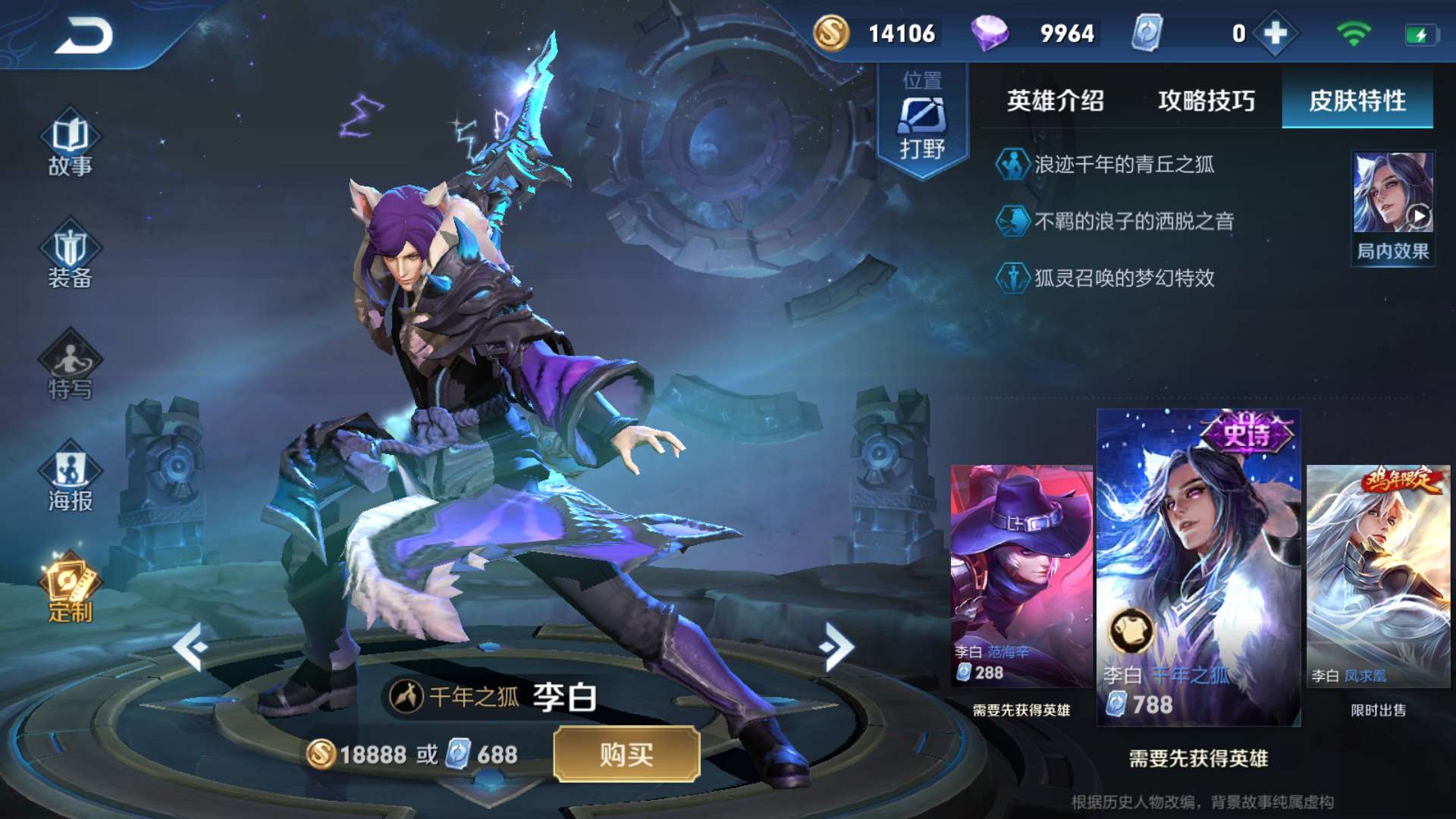1456x819 pixels.
Task: Add more vouchers with the plus button
Action: pos(1276,33)
